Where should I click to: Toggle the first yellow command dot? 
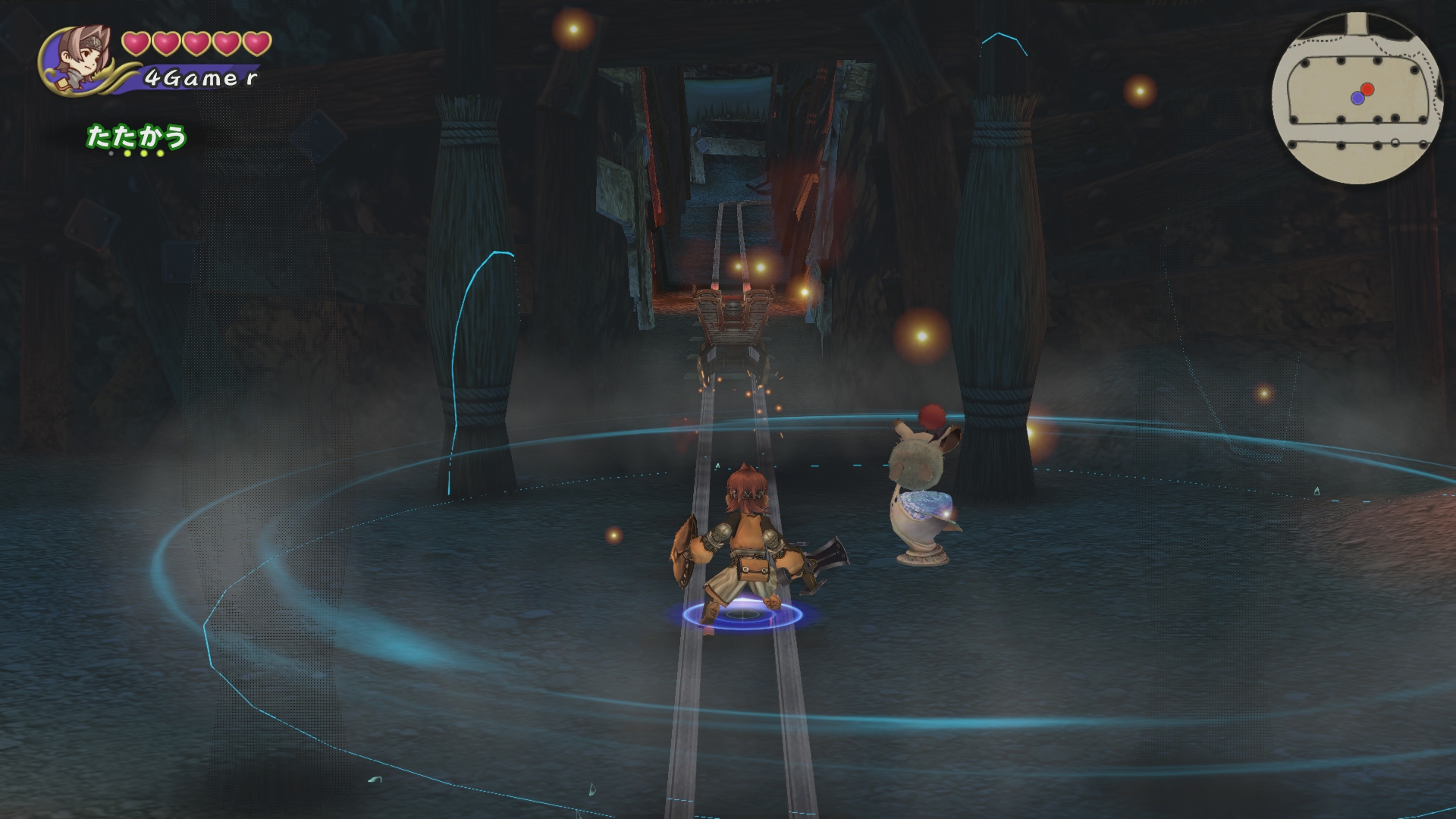click(127, 153)
